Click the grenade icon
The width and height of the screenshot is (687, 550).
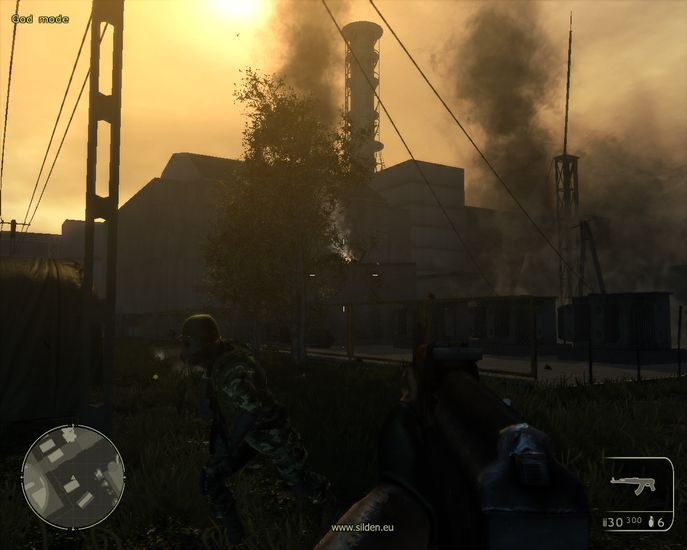650,522
